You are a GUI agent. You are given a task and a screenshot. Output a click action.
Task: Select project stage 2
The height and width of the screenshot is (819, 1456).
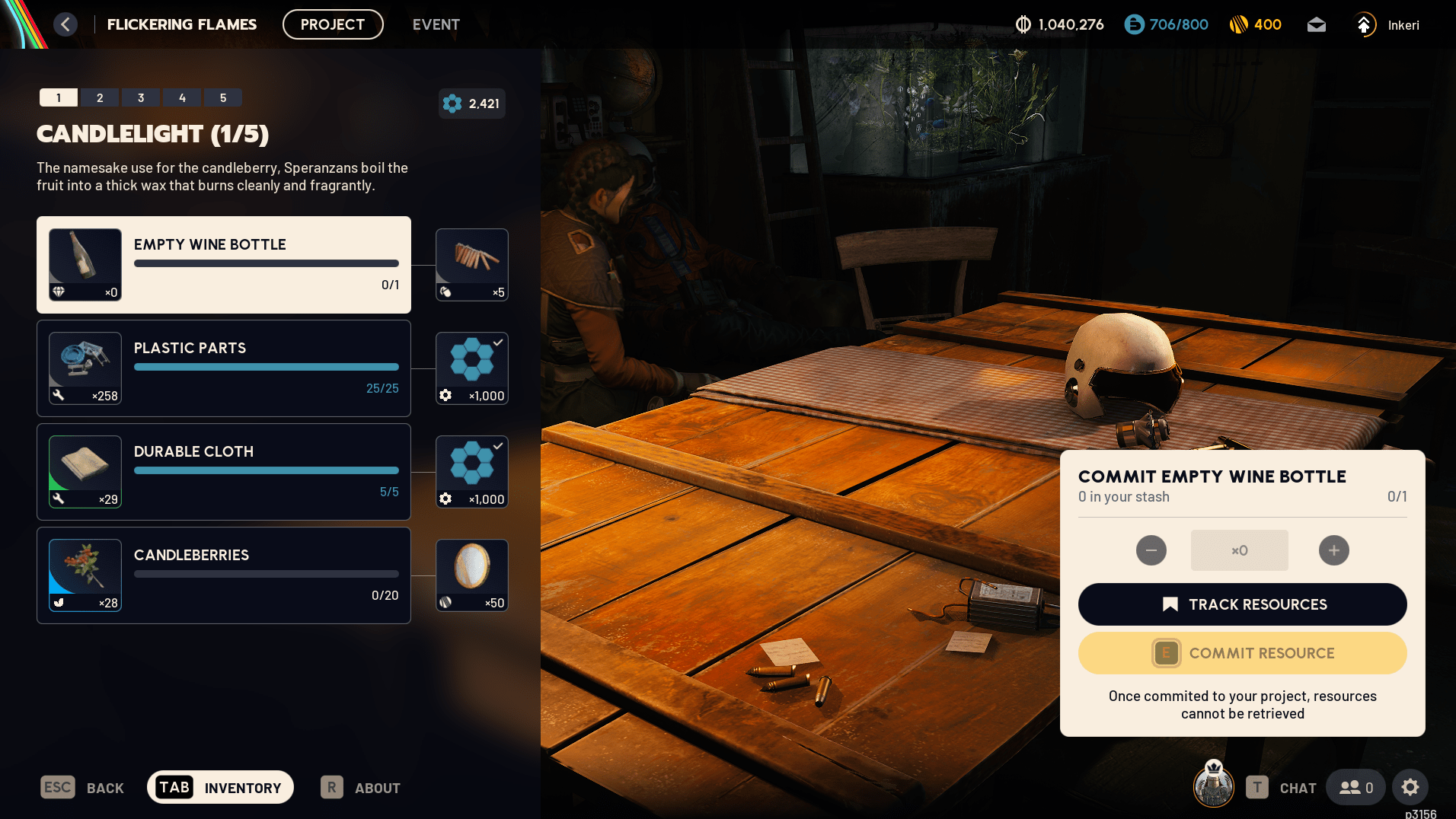tap(100, 97)
